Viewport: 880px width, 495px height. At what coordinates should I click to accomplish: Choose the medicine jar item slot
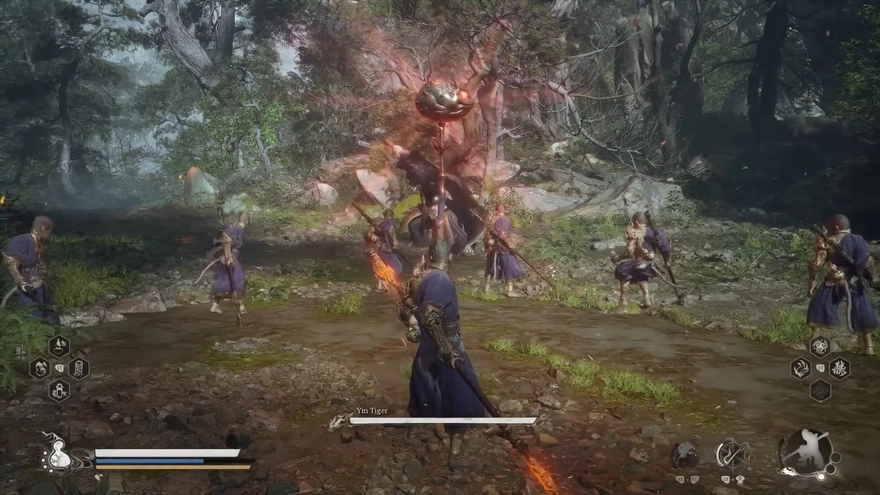pos(59,390)
